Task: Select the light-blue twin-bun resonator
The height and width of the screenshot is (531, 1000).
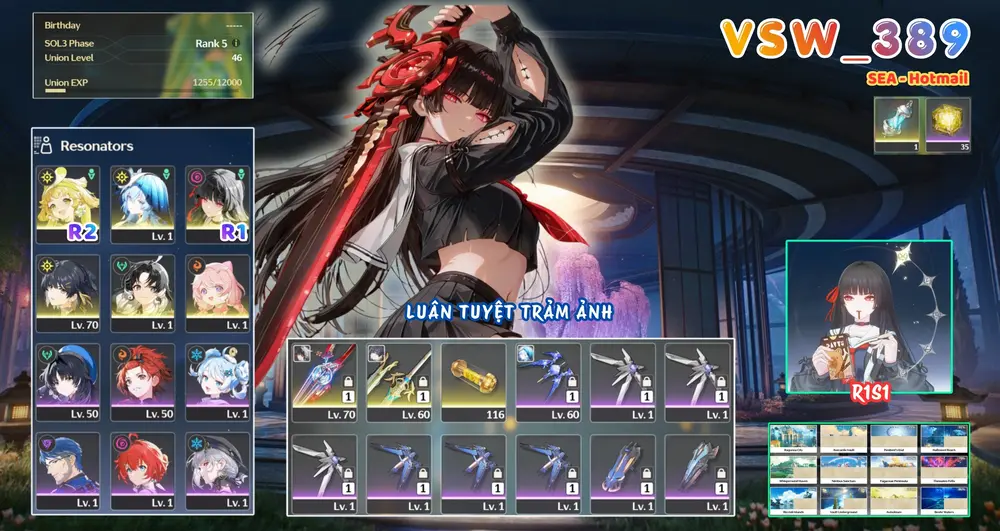Action: coord(217,382)
